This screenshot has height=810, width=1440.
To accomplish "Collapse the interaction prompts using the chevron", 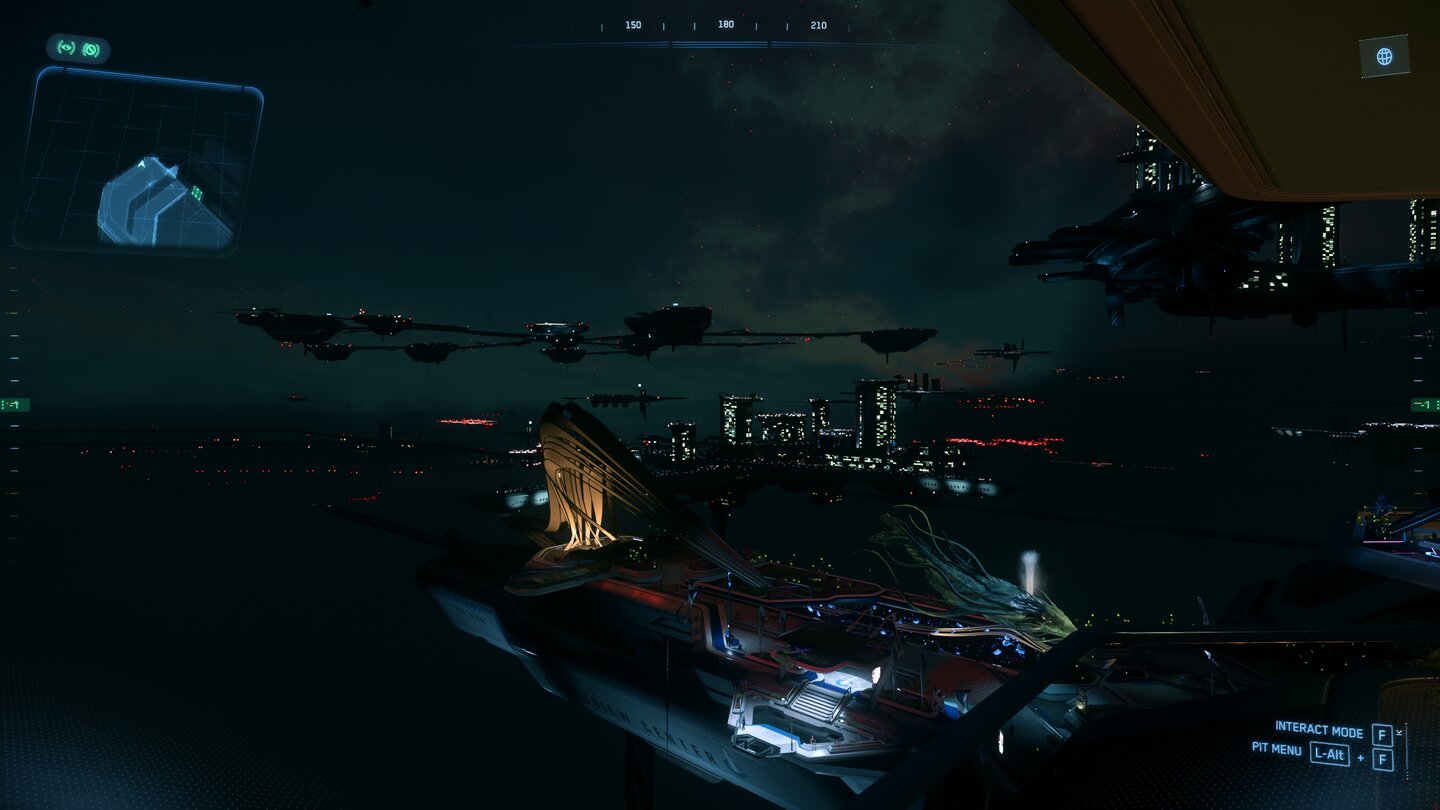I will [1399, 731].
